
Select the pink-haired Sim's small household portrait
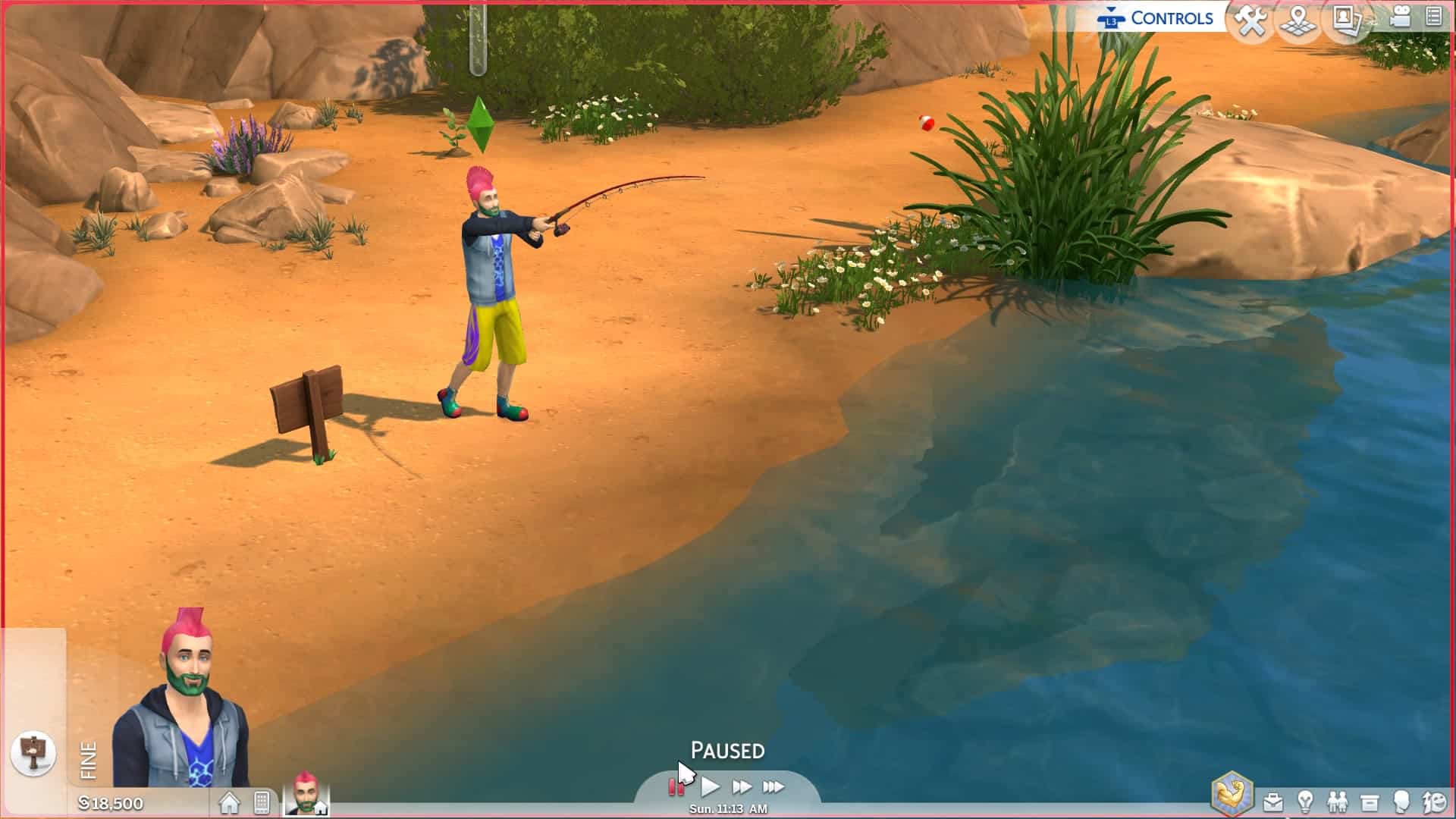306,794
